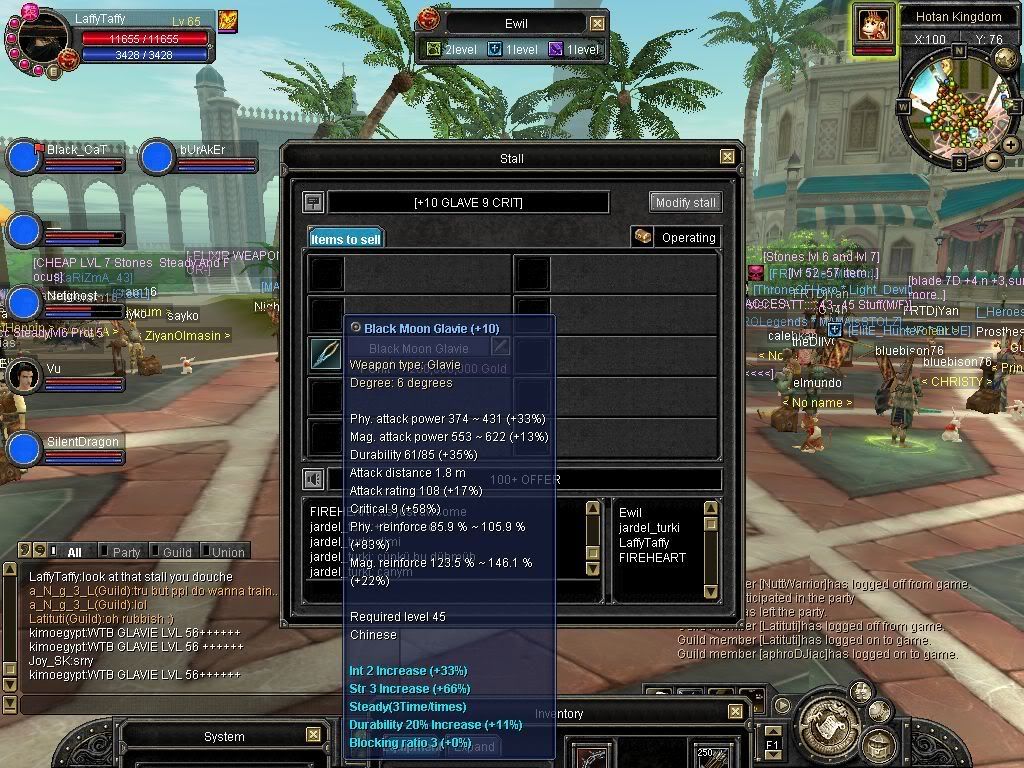Image resolution: width=1024 pixels, height=768 pixels.
Task: Close the System window
Action: pos(313,735)
